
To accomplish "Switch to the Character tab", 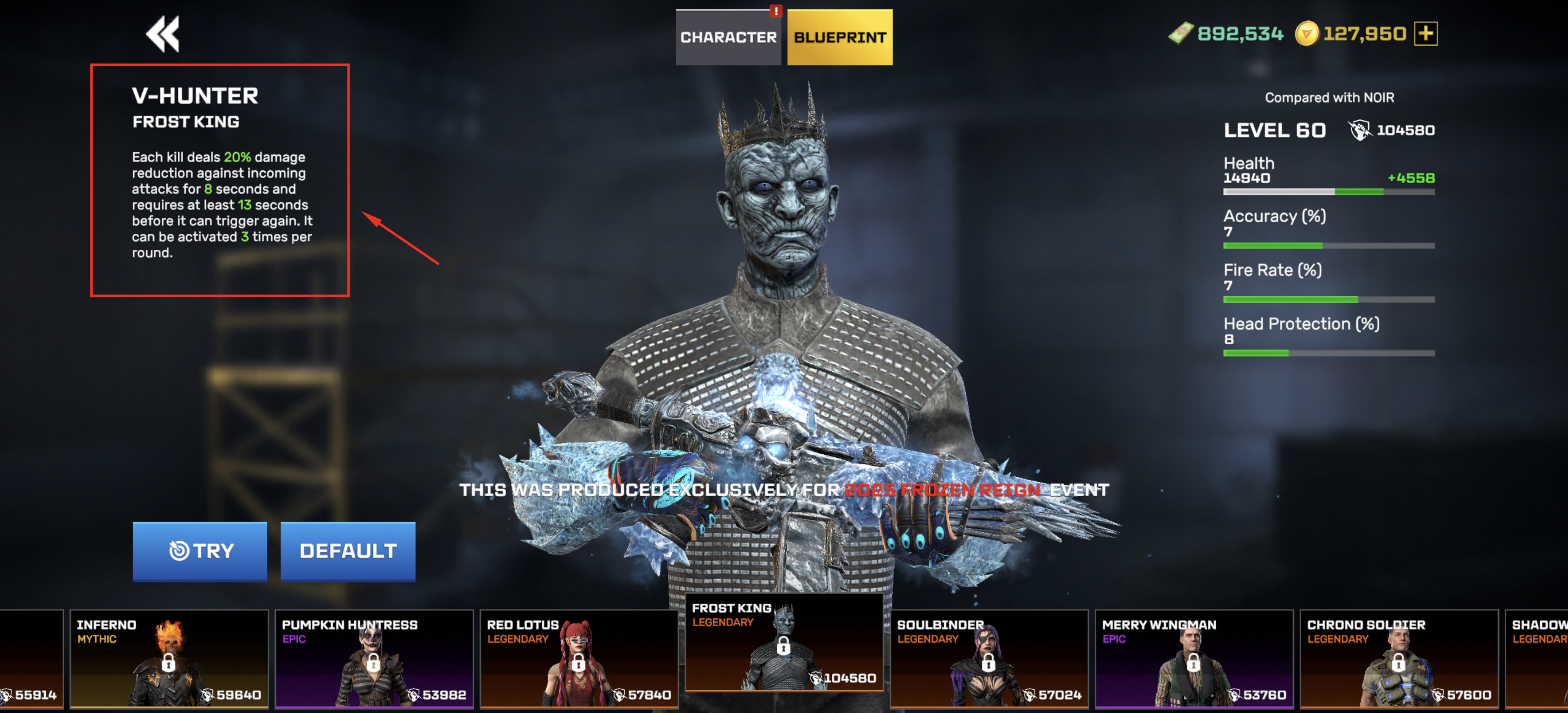I will click(x=728, y=37).
